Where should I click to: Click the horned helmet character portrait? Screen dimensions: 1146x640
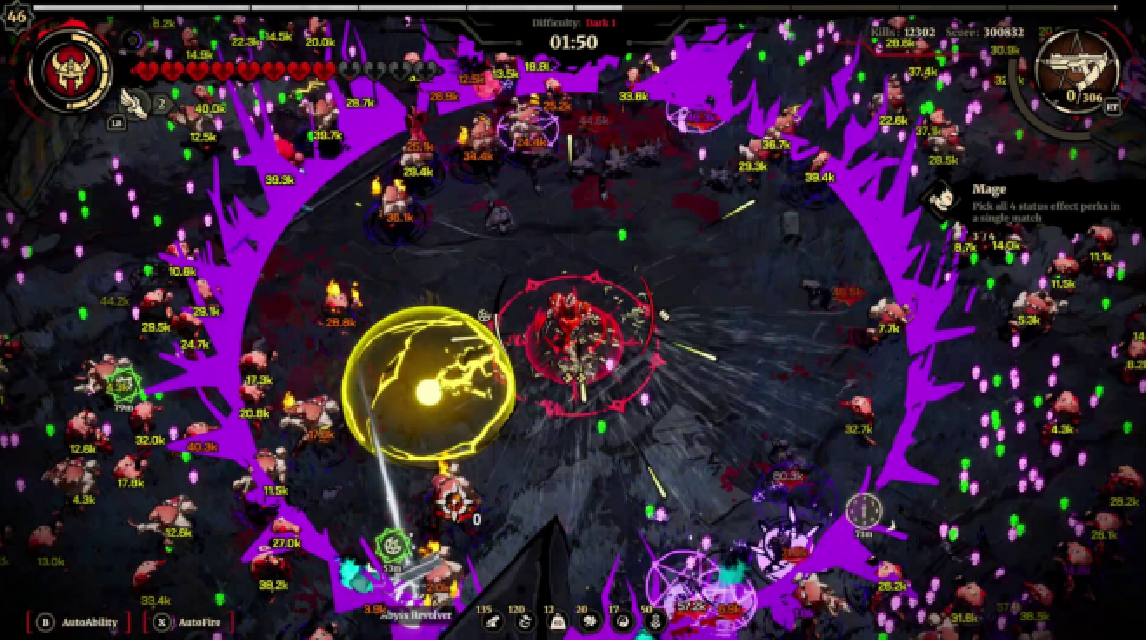point(70,70)
